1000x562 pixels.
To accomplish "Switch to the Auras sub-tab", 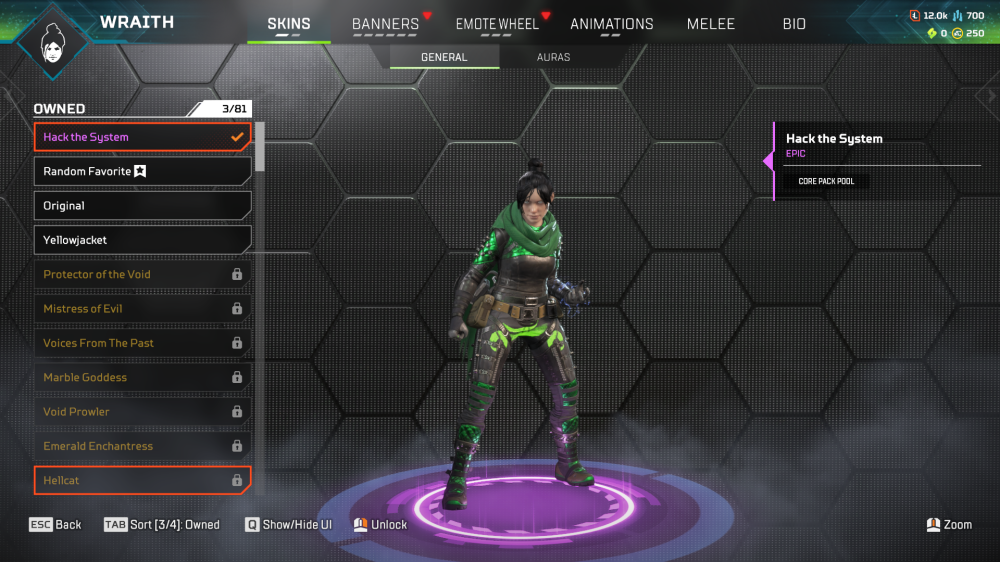I will tap(553, 57).
